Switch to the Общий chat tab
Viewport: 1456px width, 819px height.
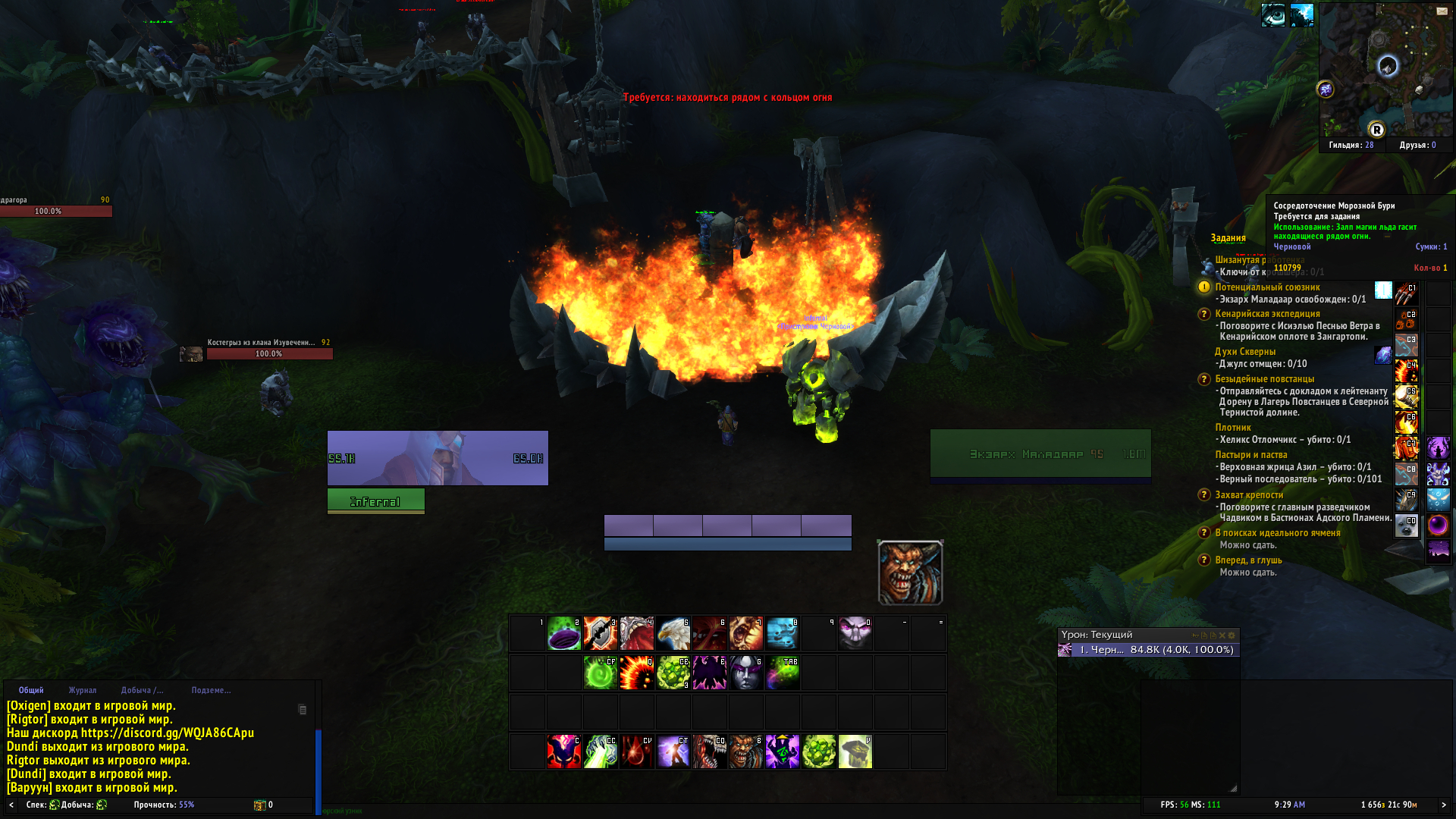coord(31,690)
